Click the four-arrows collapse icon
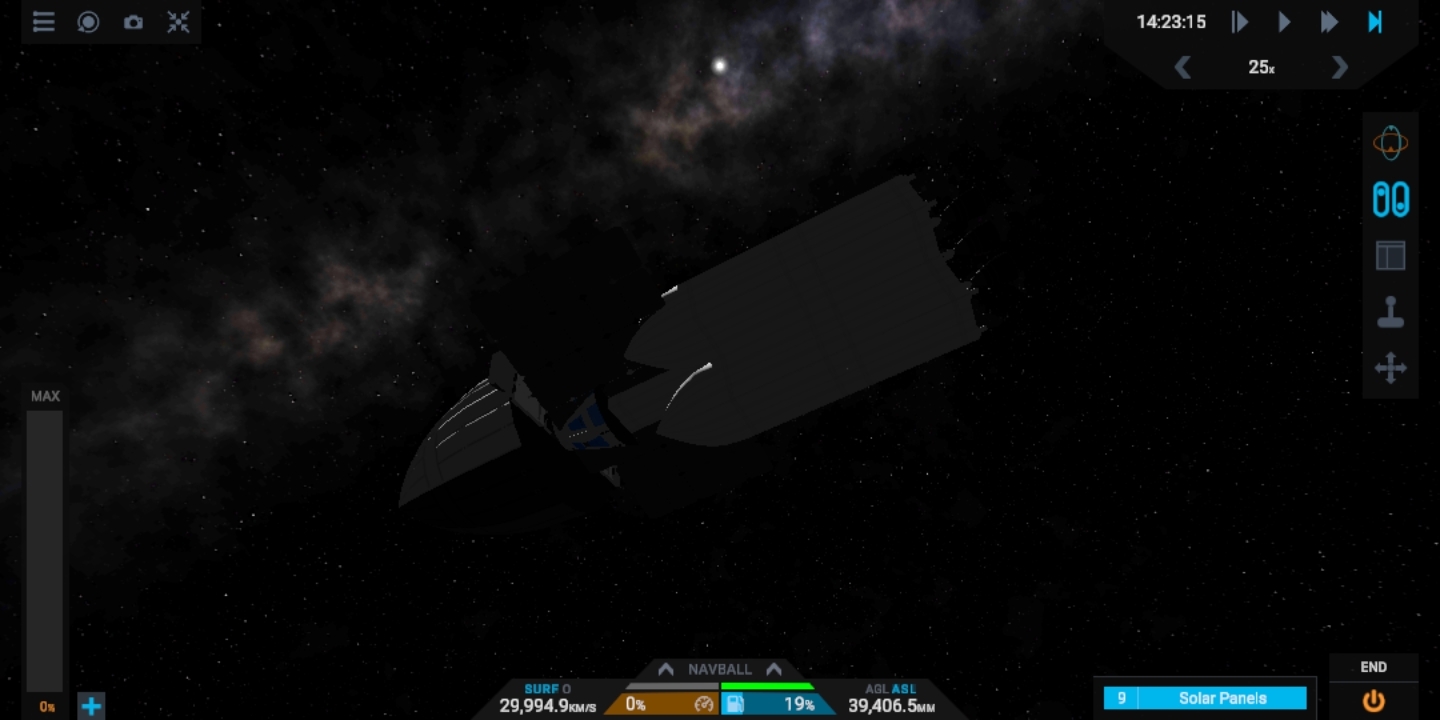The width and height of the screenshot is (1440, 720). tap(178, 22)
